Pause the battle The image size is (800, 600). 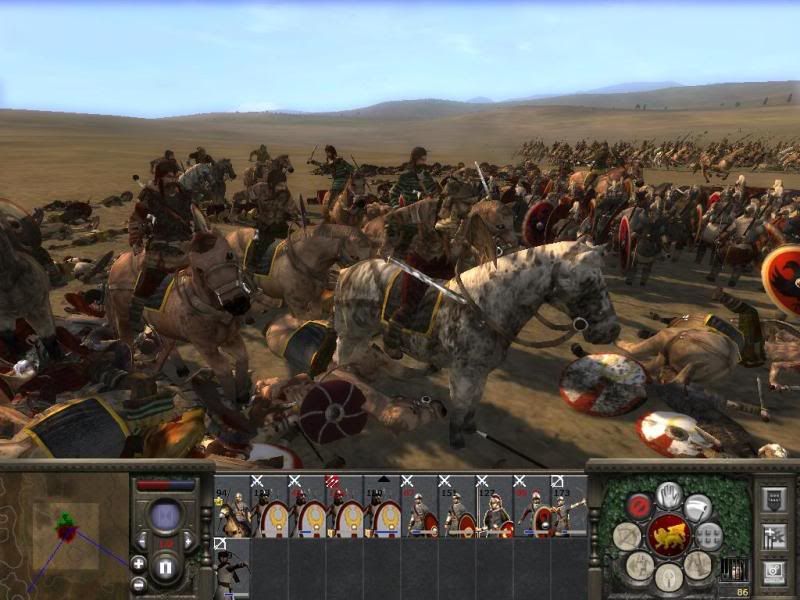[x=167, y=569]
